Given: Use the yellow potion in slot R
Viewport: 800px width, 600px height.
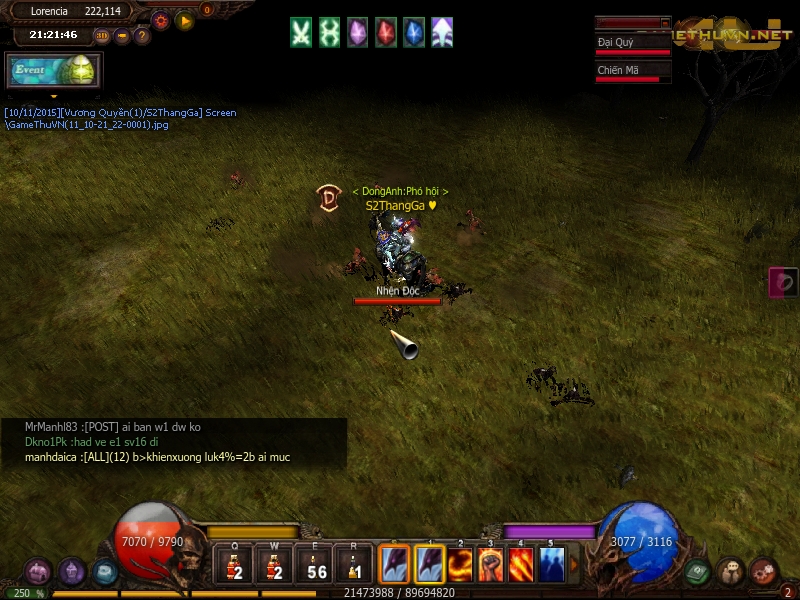Looking at the screenshot, I should pos(354,566).
